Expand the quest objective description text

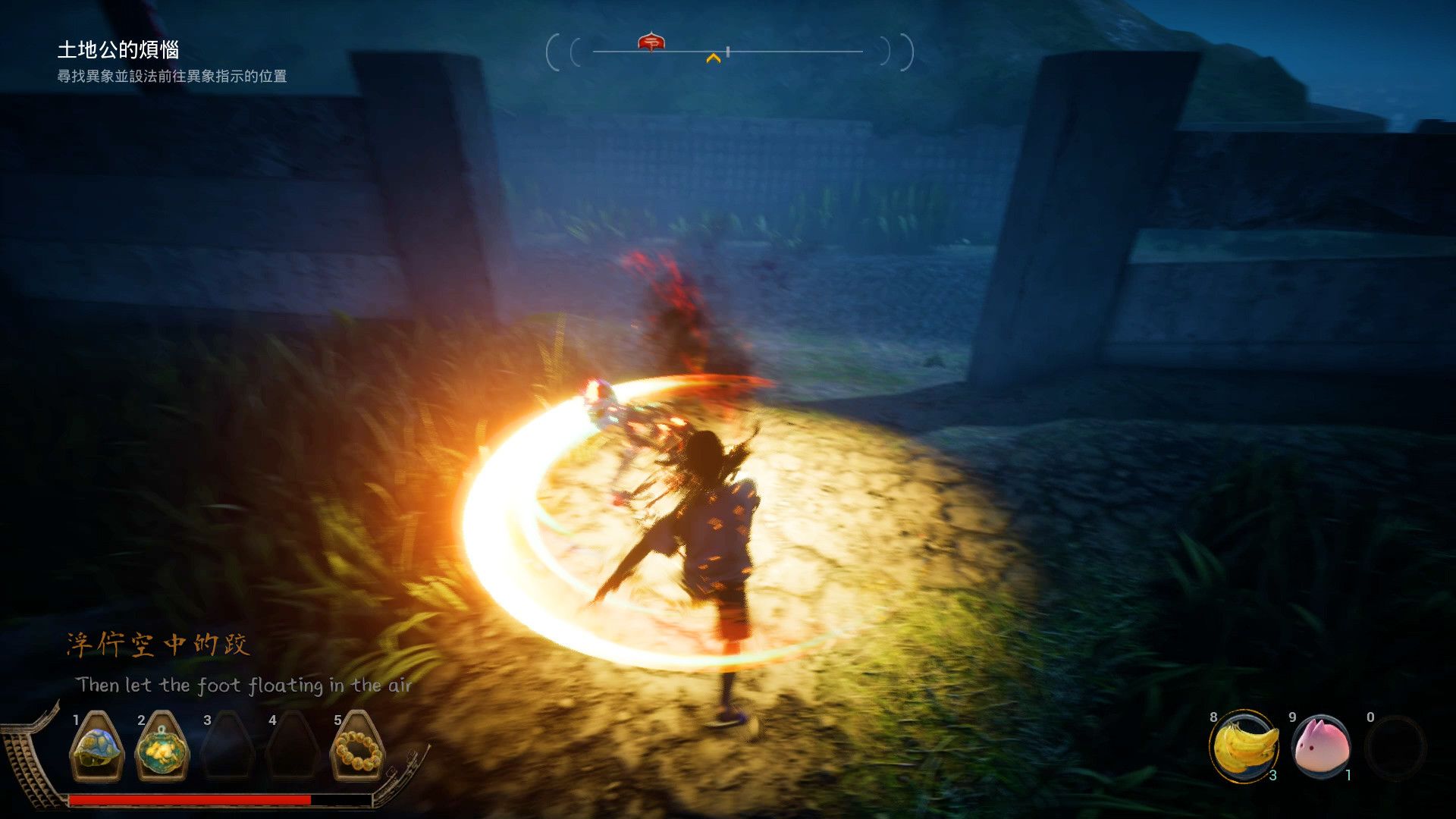[172, 76]
